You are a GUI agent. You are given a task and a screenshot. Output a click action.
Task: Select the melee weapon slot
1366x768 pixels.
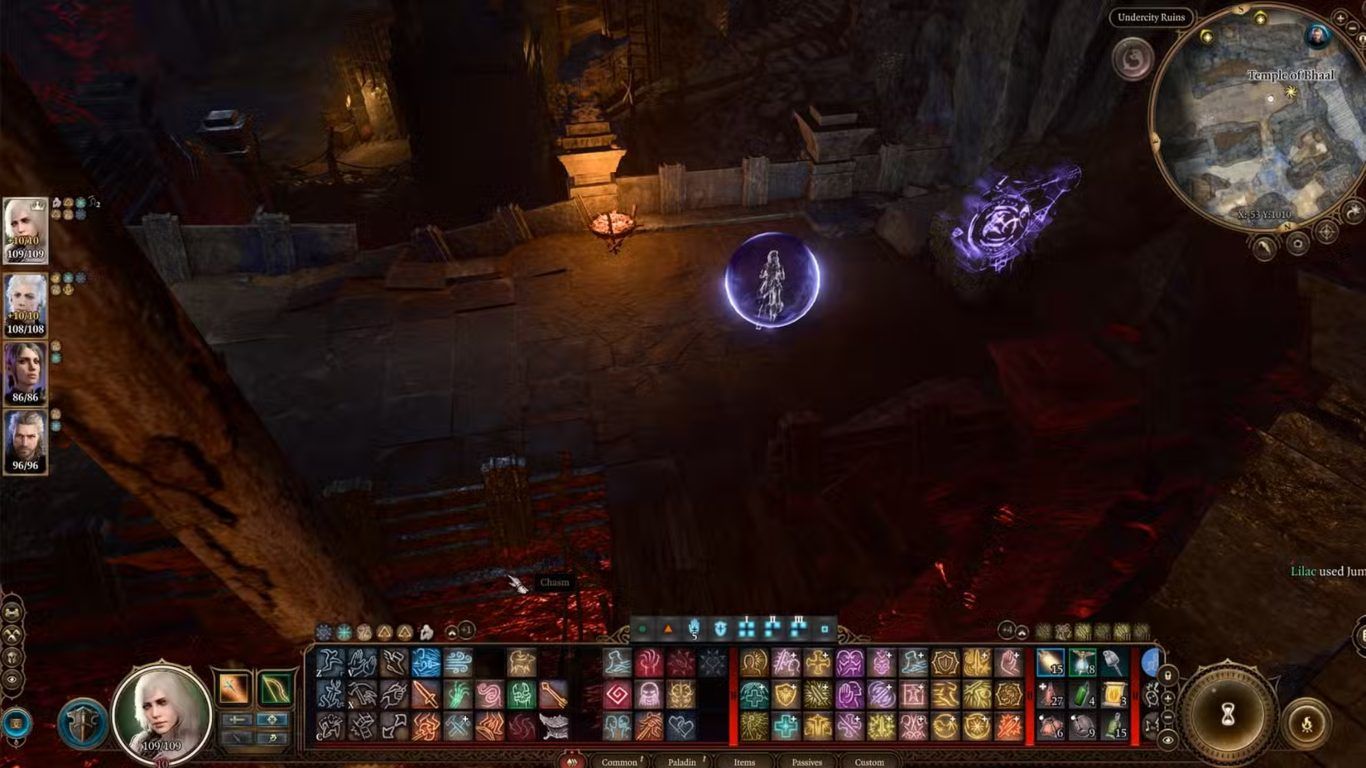coord(235,689)
